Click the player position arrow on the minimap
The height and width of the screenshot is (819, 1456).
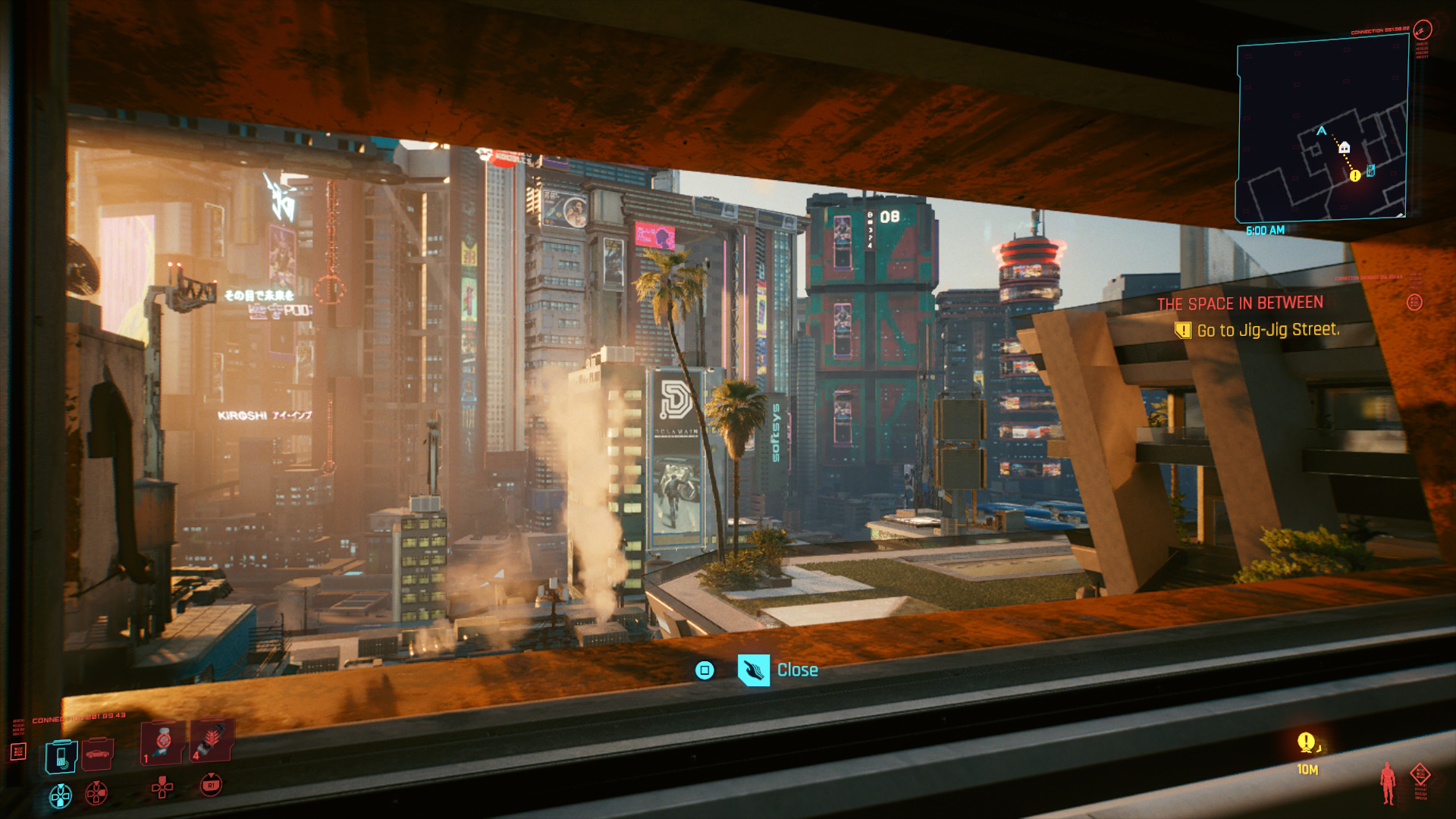1321,131
